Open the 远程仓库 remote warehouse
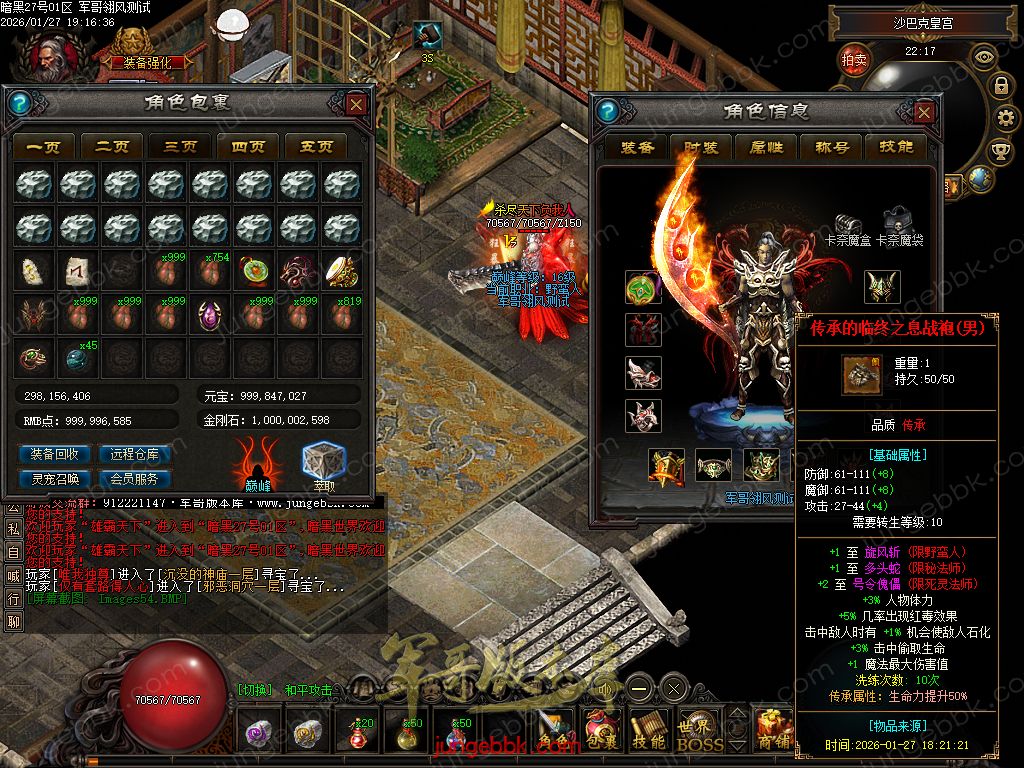This screenshot has width=1024, height=768. coord(135,454)
